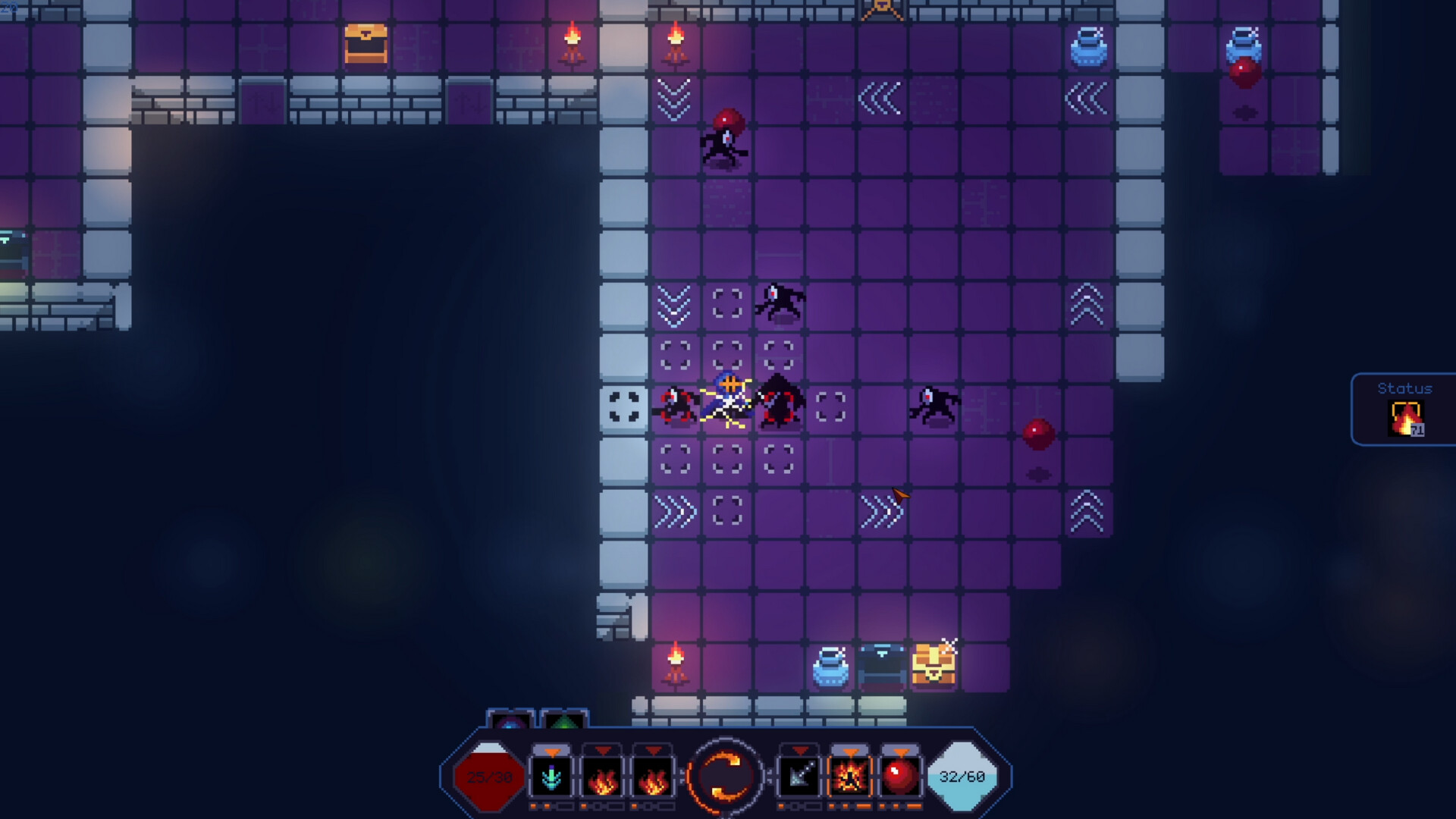Click the red health orb showing 25/30
1456x819 pixels.
pyautogui.click(x=491, y=777)
